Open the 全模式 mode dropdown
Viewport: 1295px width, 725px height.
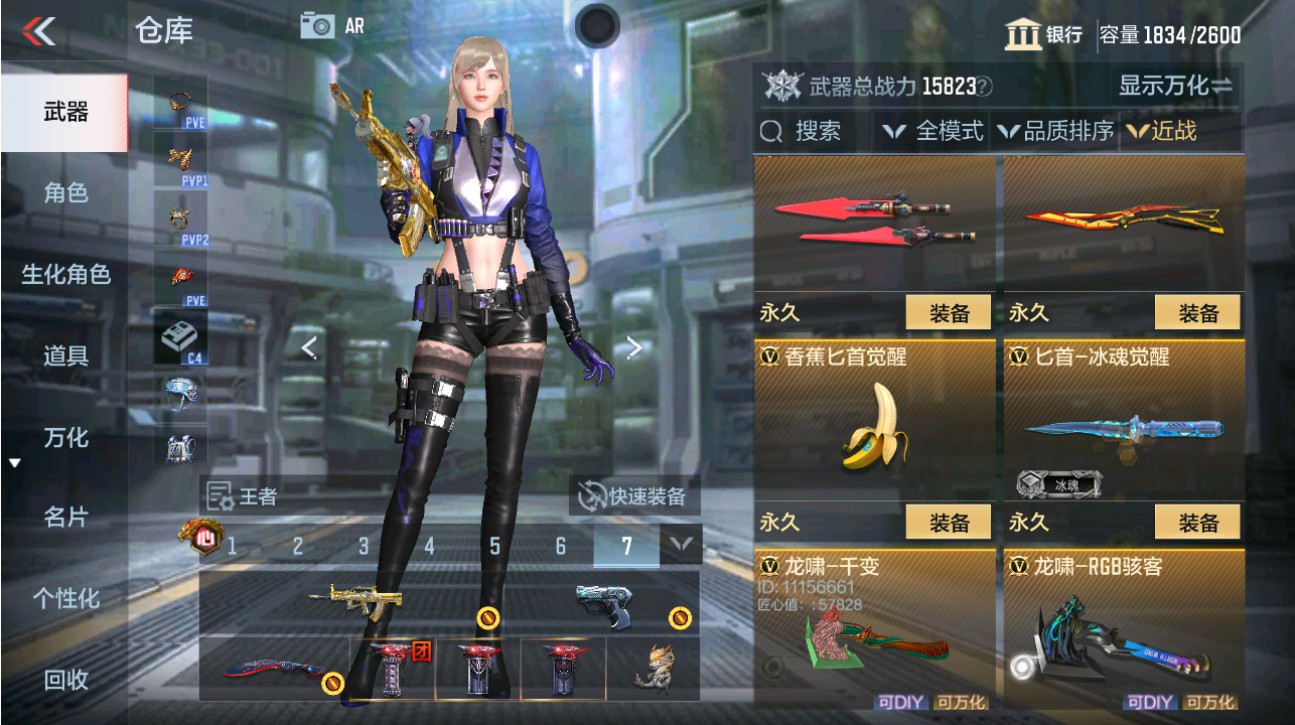[x=938, y=130]
